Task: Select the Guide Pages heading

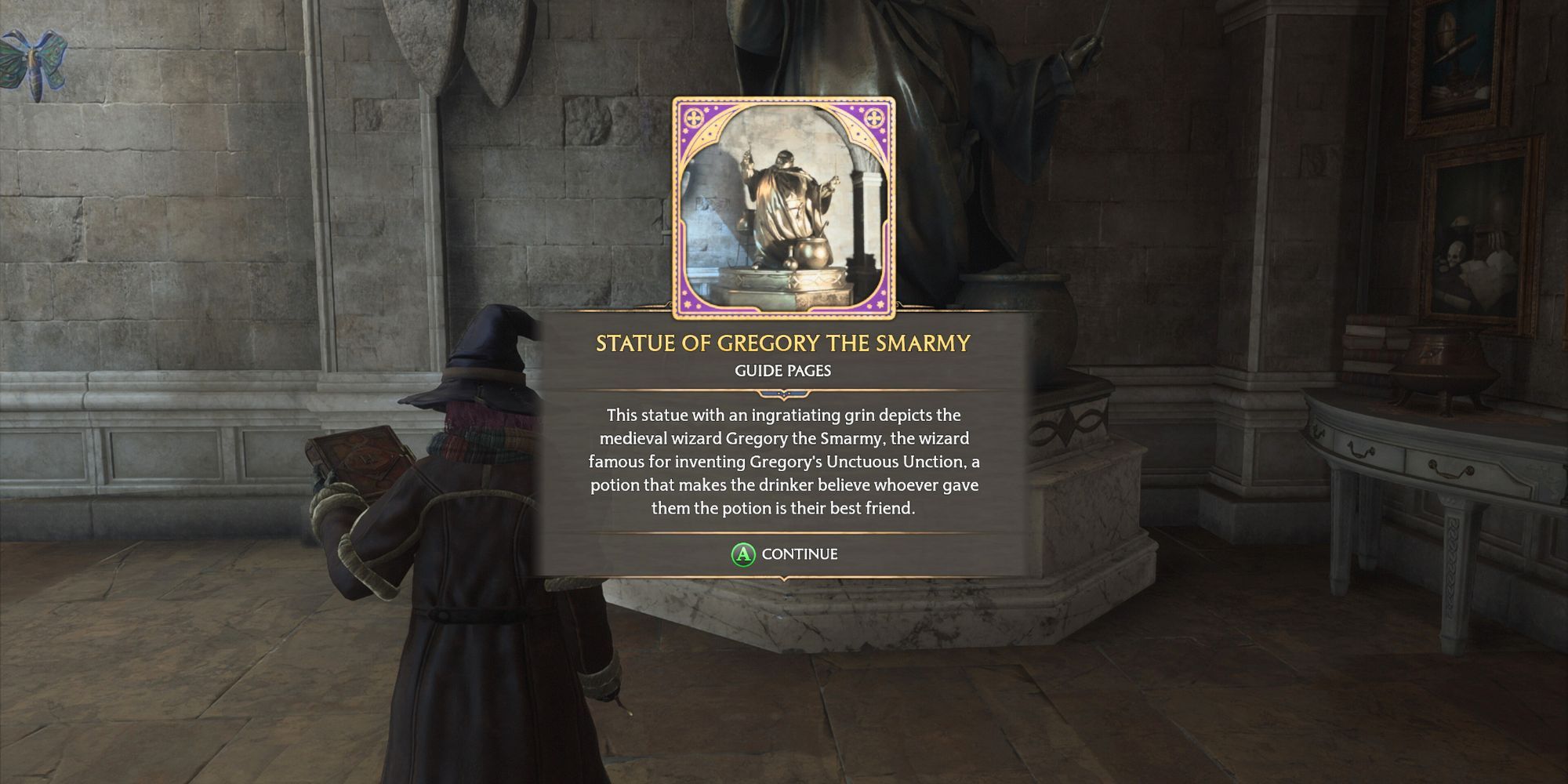Action: point(783,369)
